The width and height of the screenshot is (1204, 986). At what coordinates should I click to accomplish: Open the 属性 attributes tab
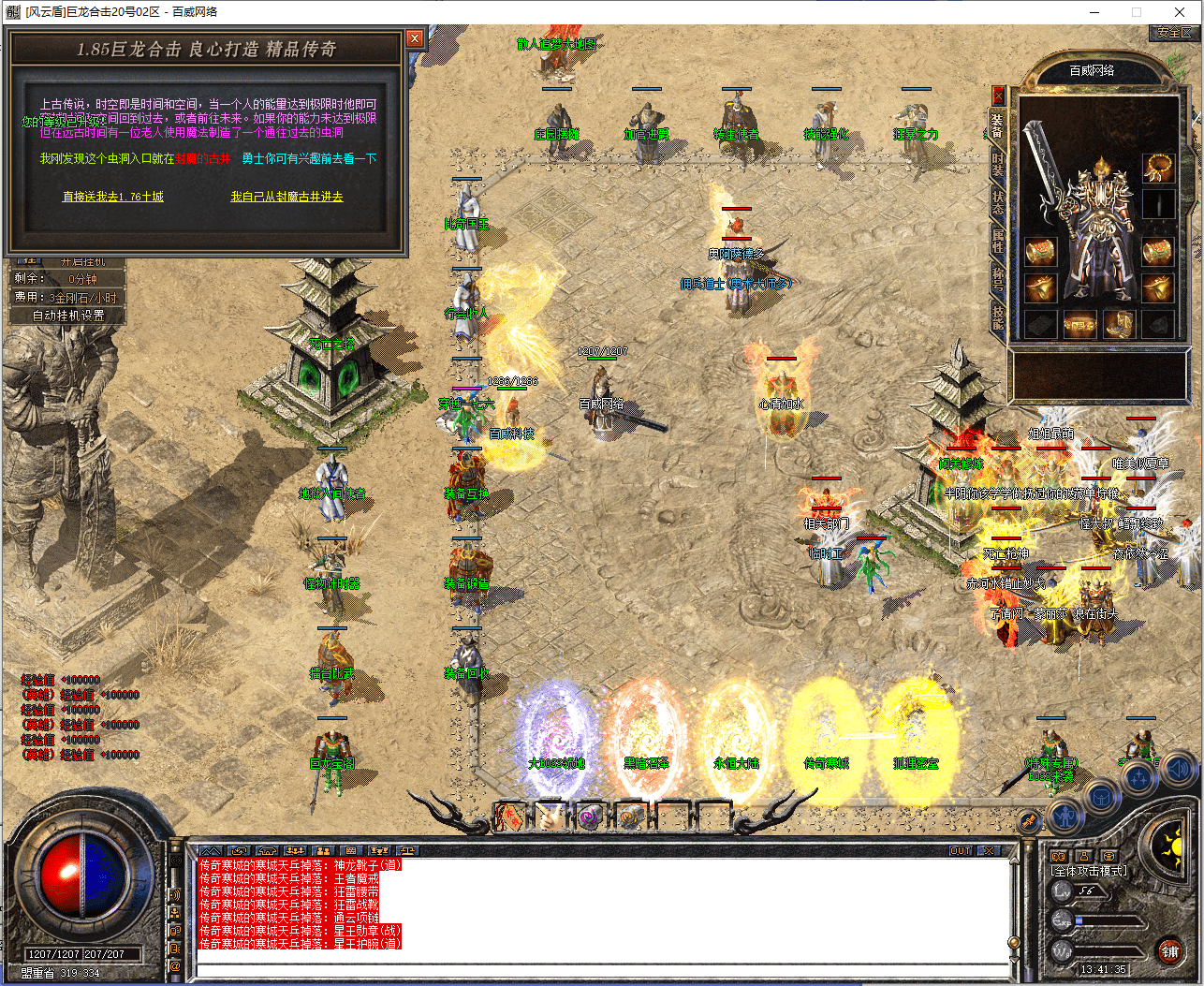coord(998,241)
